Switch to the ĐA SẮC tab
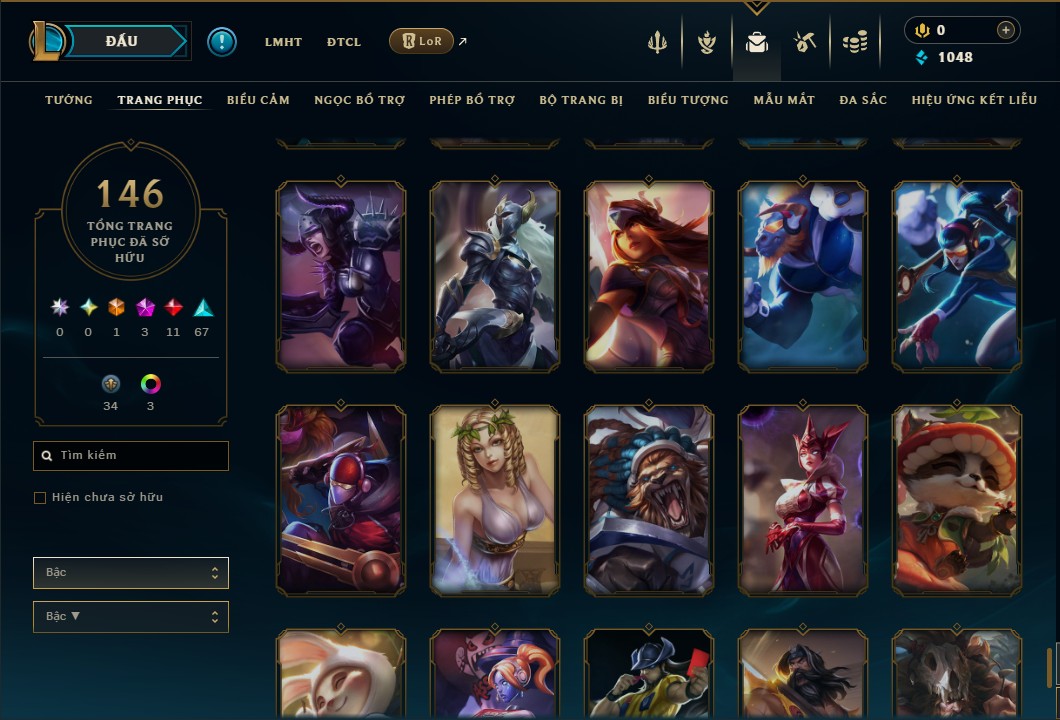The height and width of the screenshot is (720, 1060). (x=863, y=100)
